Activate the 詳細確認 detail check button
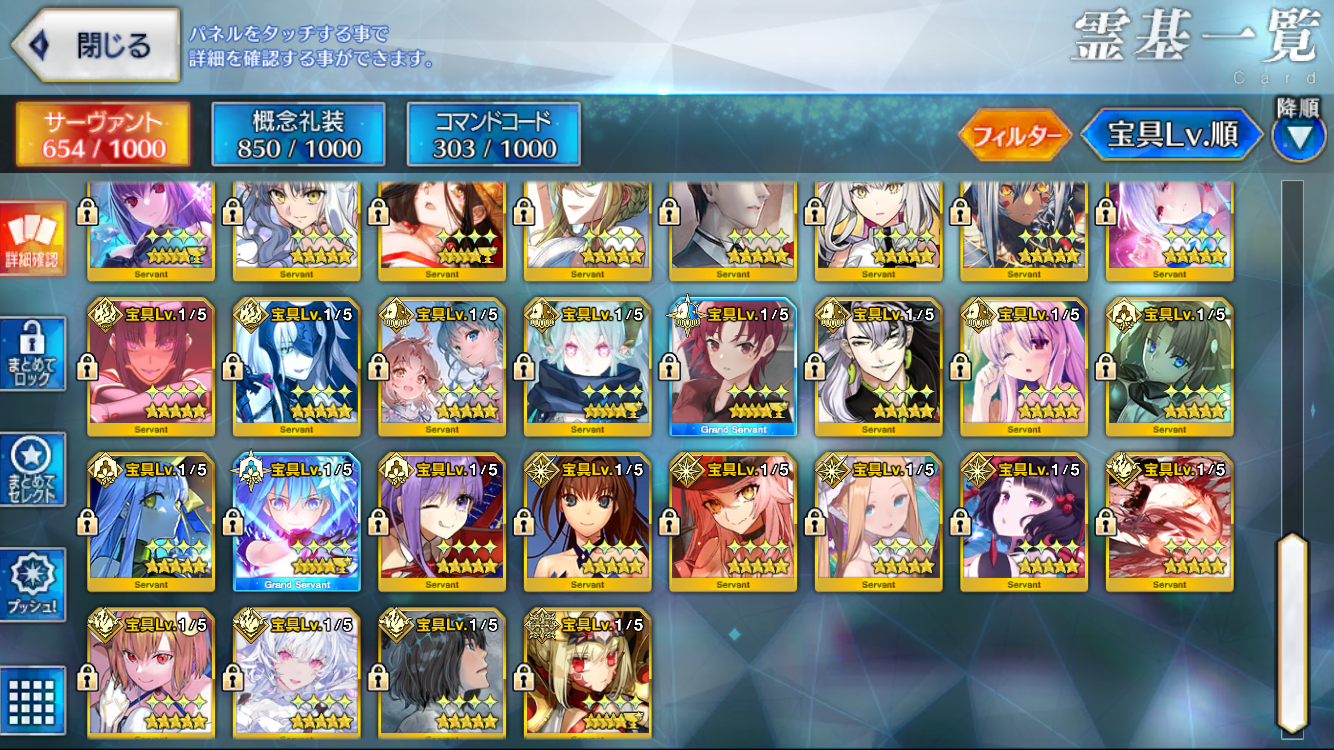The image size is (1334, 750). tap(32, 238)
